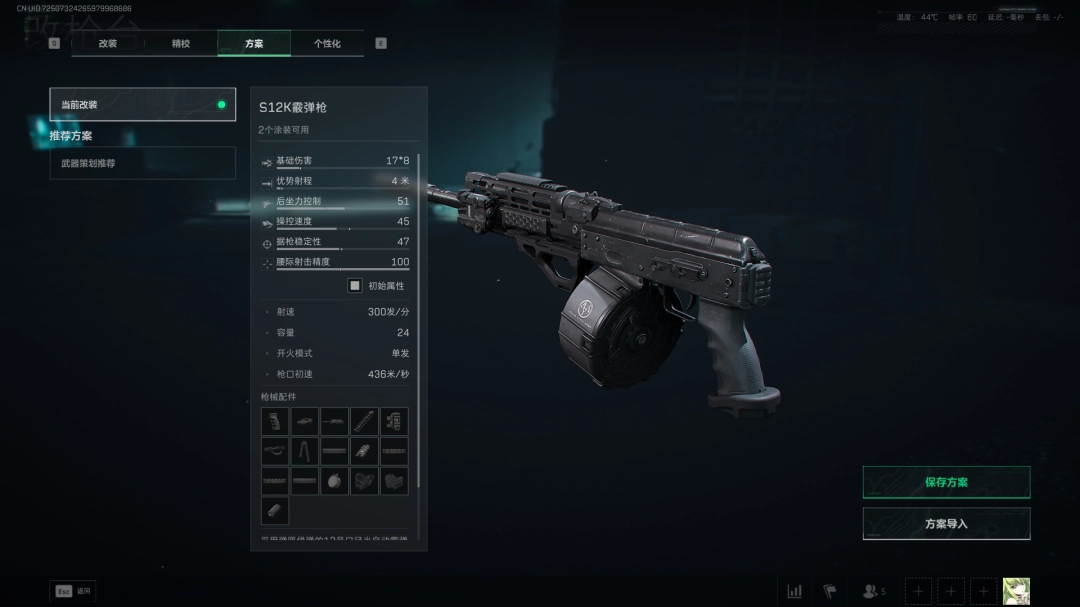Screen dimensions: 1080x607
Task: Select the 方案 tab
Action: pyautogui.click(x=254, y=44)
